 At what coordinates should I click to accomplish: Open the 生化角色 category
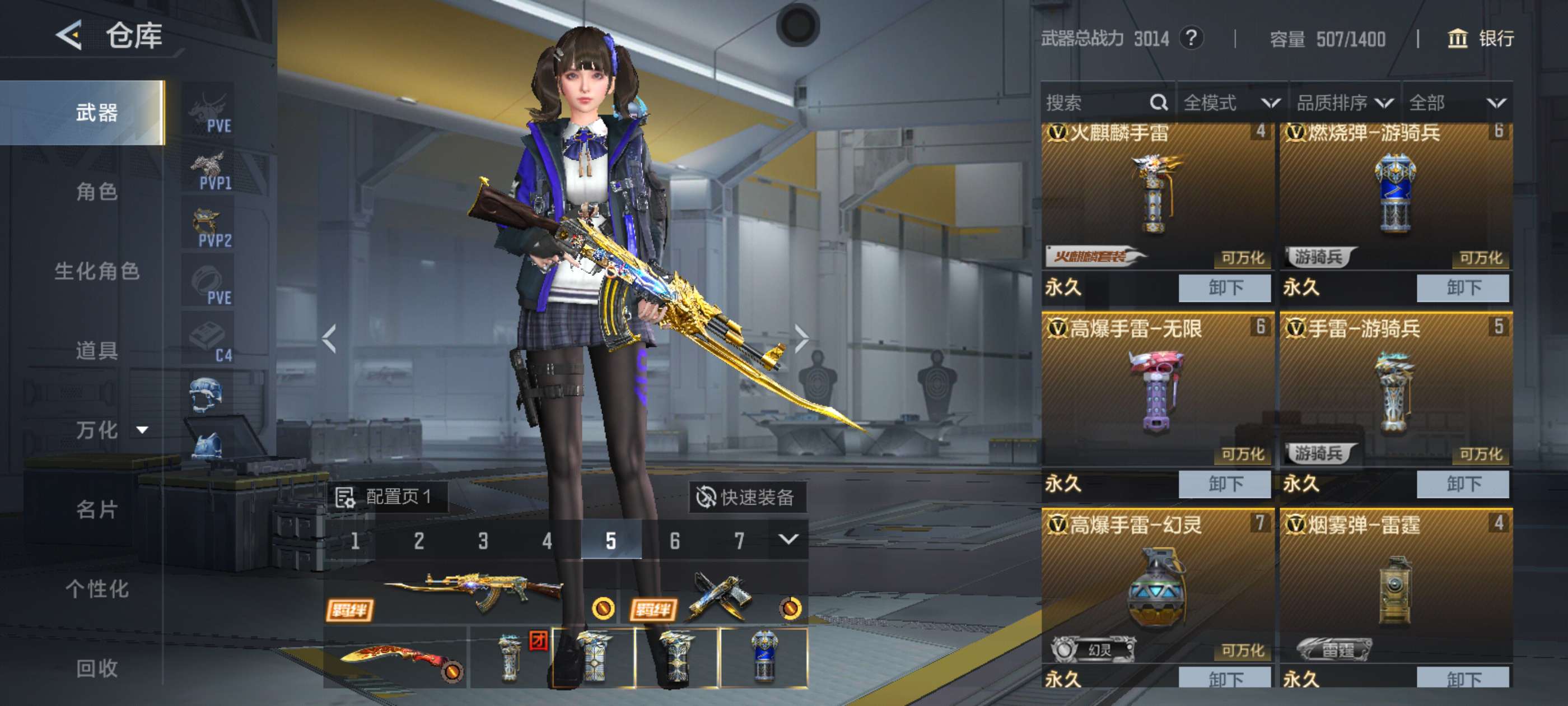[x=97, y=271]
